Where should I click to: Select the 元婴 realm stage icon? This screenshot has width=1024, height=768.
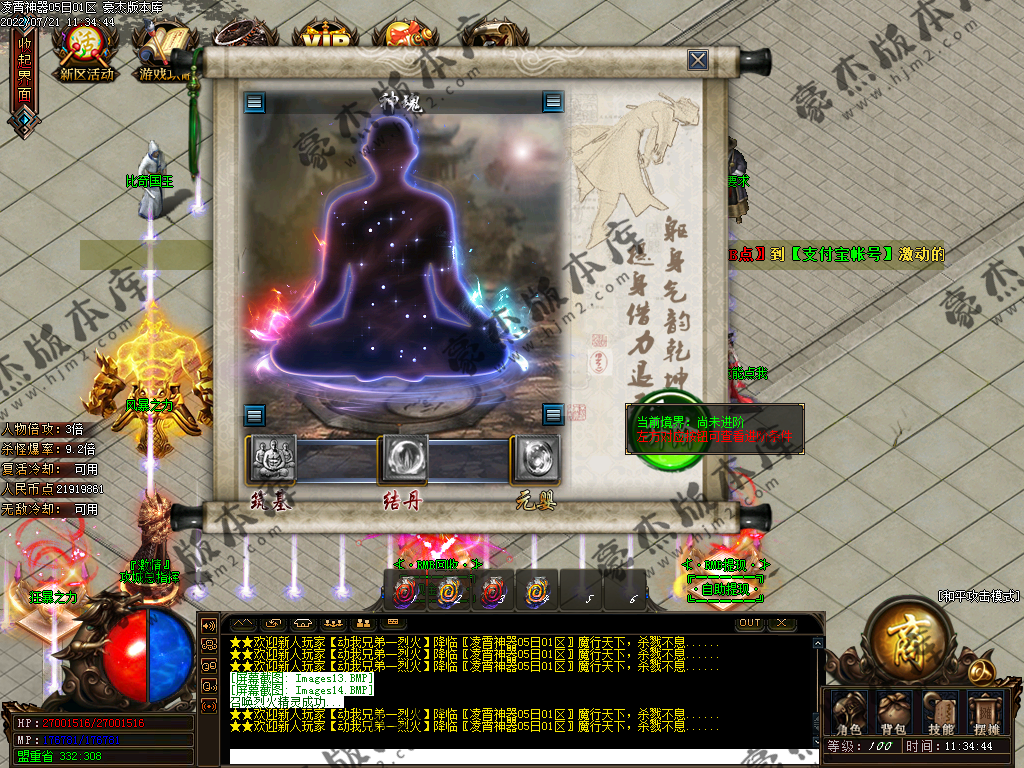535,459
